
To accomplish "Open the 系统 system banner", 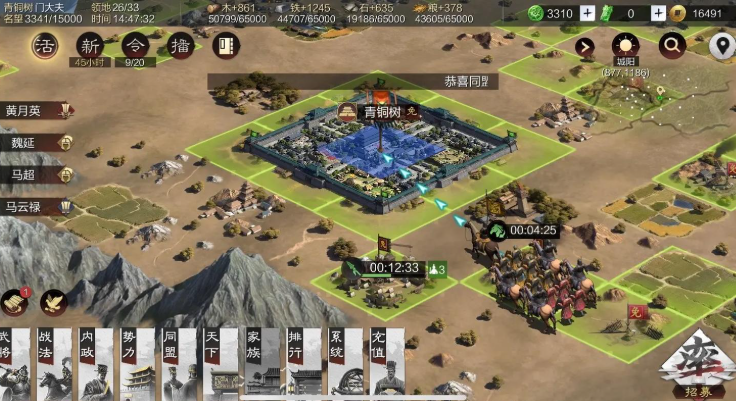I will coord(343,363).
